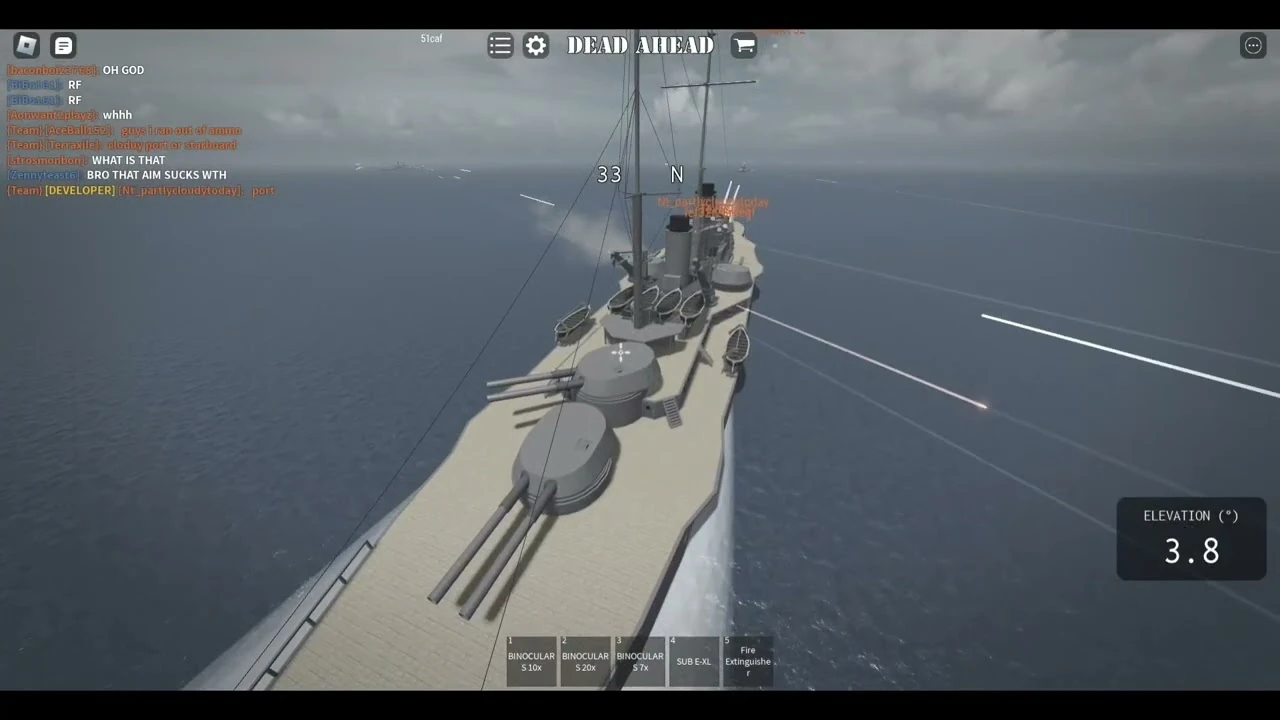Select the SUB E-XL item in slot 4

pyautogui.click(x=693, y=660)
